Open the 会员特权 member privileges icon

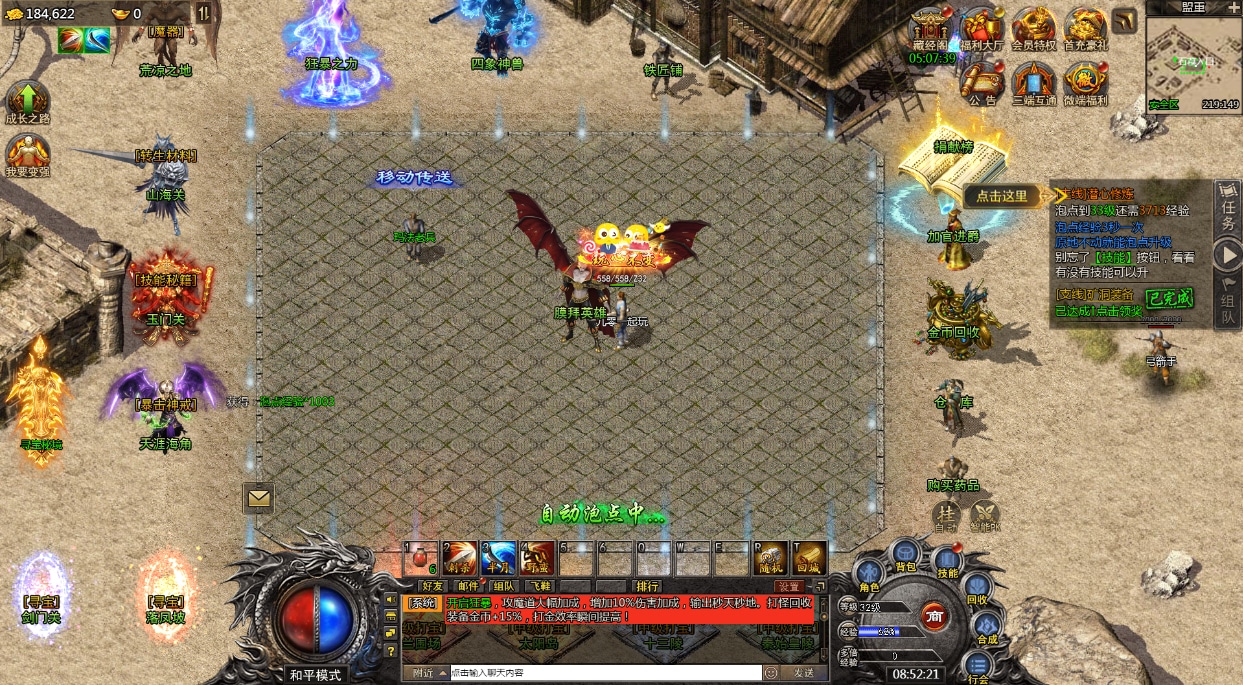(x=1033, y=29)
